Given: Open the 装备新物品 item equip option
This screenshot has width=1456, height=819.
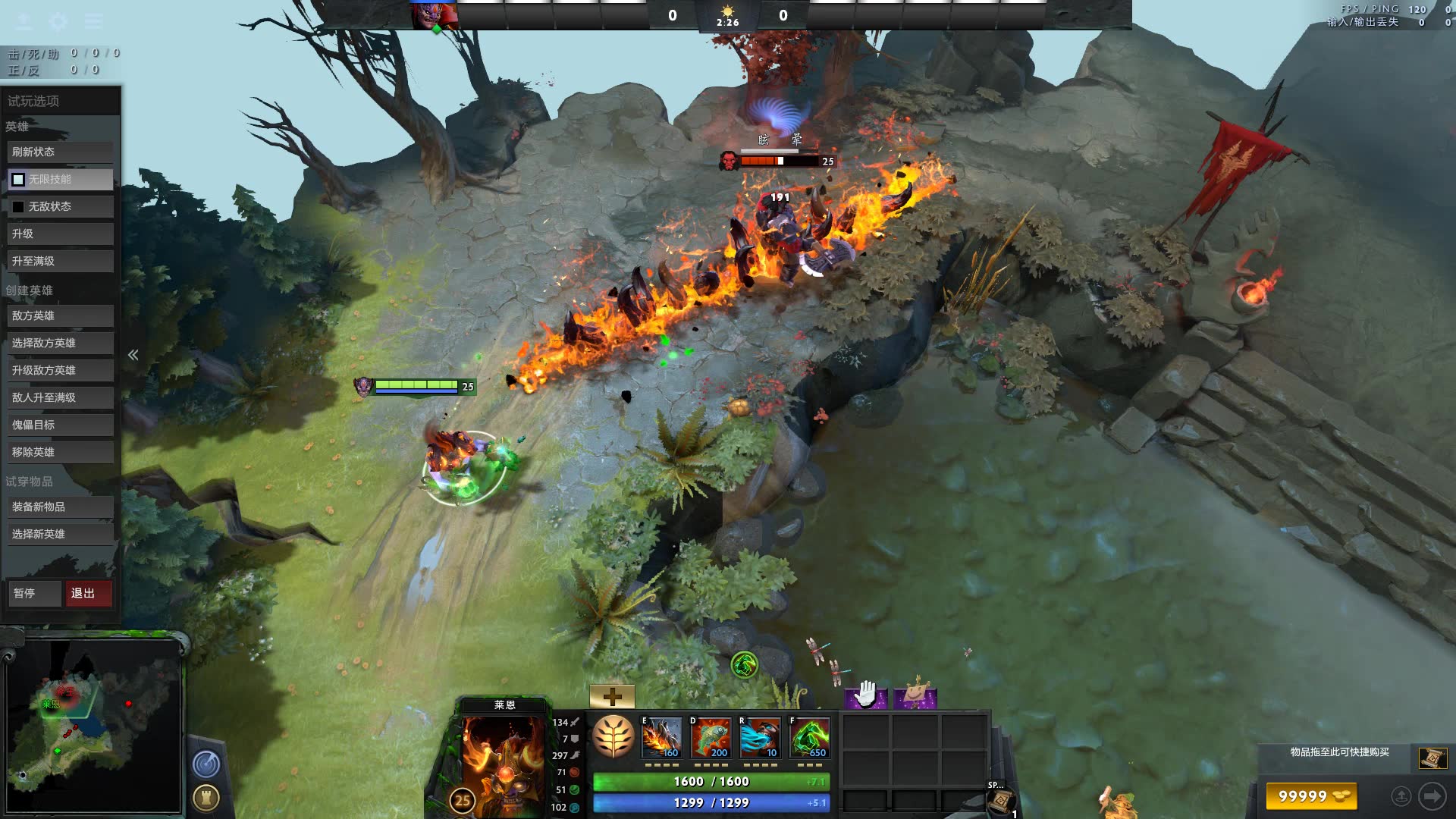Looking at the screenshot, I should [61, 507].
